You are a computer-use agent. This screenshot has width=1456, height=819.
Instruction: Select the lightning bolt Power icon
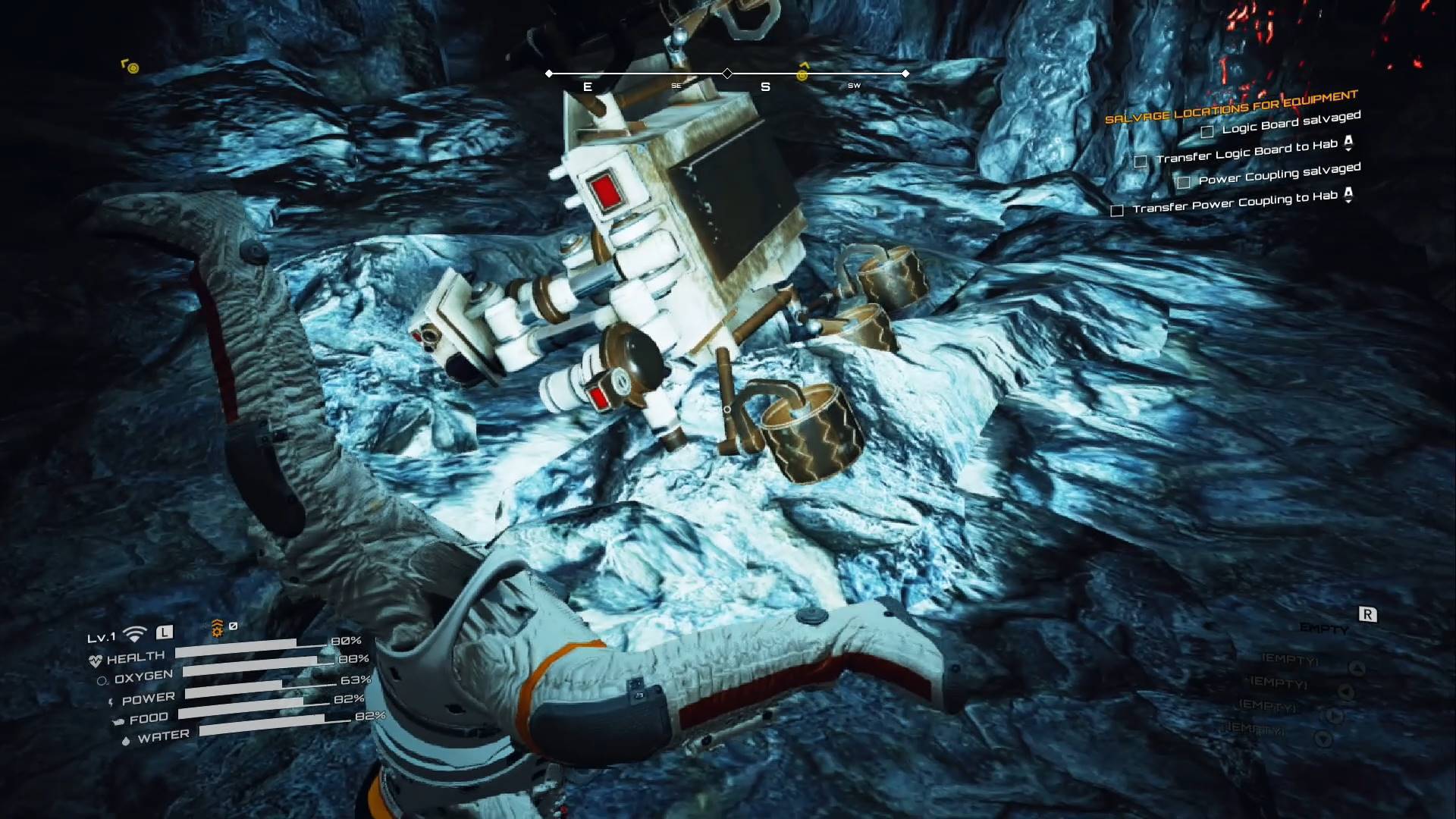[x=111, y=701]
